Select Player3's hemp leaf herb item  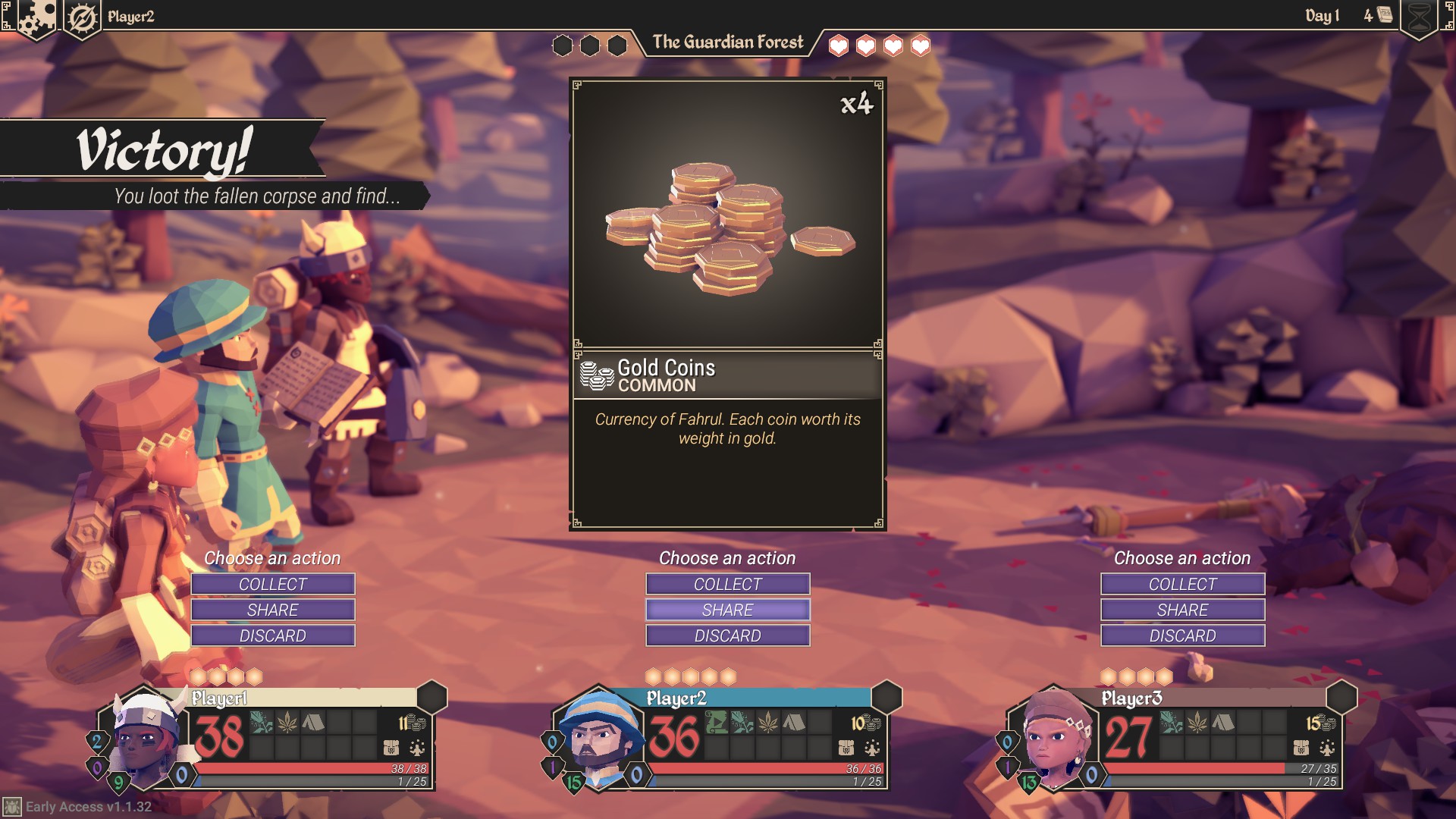[1197, 722]
